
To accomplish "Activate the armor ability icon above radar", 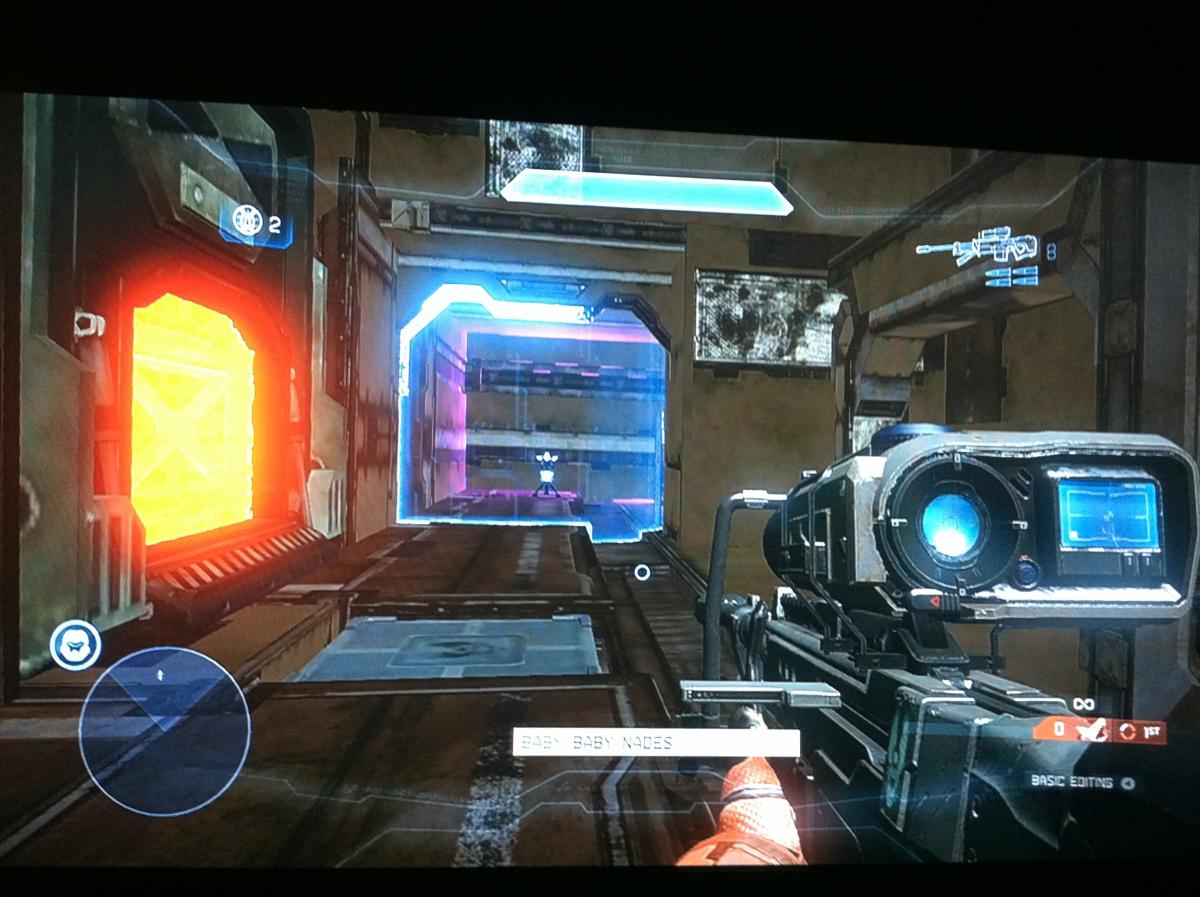I will pos(75,645).
